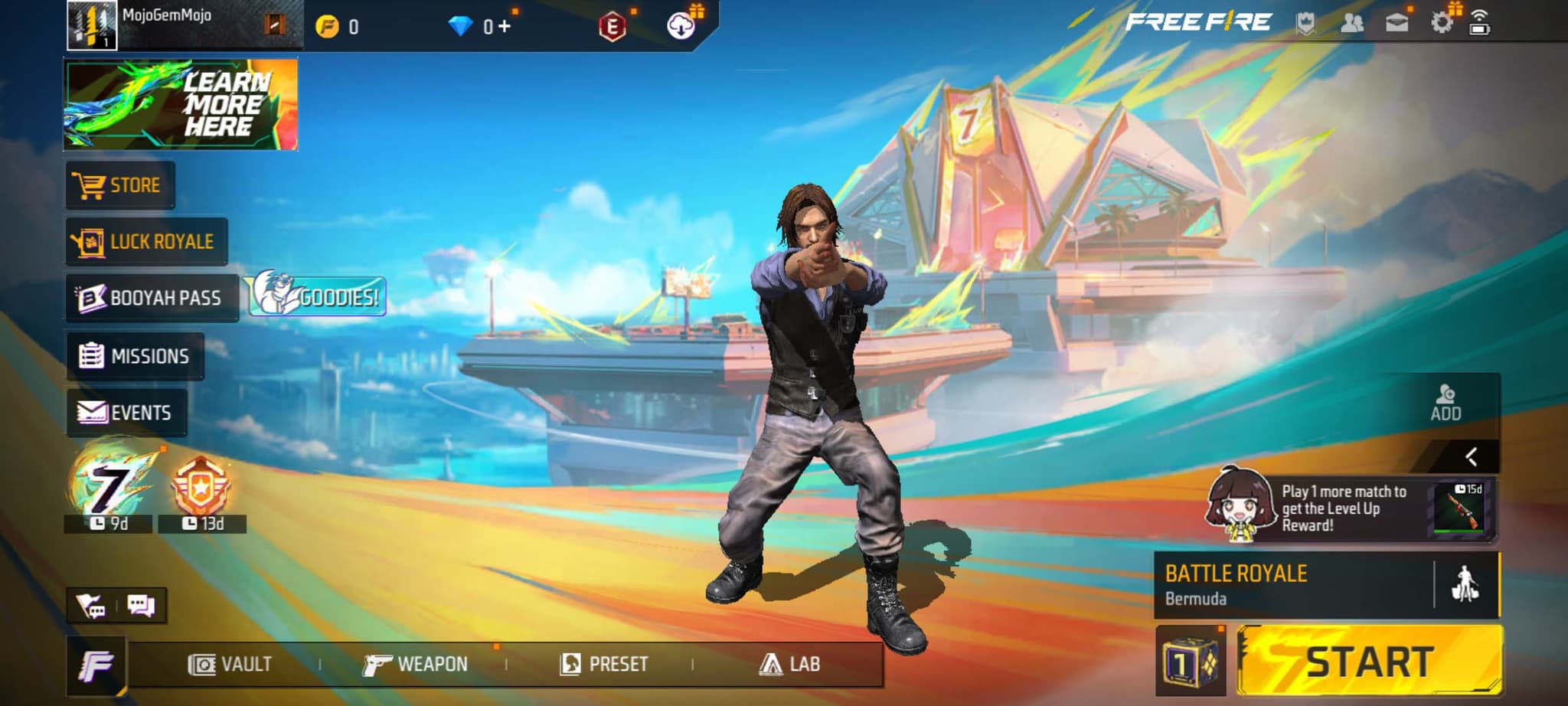Image resolution: width=1568 pixels, height=706 pixels.
Task: Start the Battle Royale match
Action: point(1369,661)
